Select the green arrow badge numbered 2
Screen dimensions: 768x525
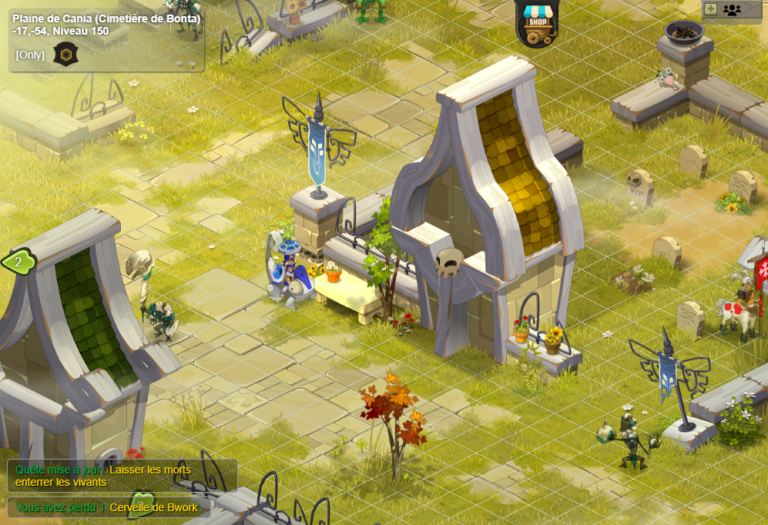(x=17, y=263)
